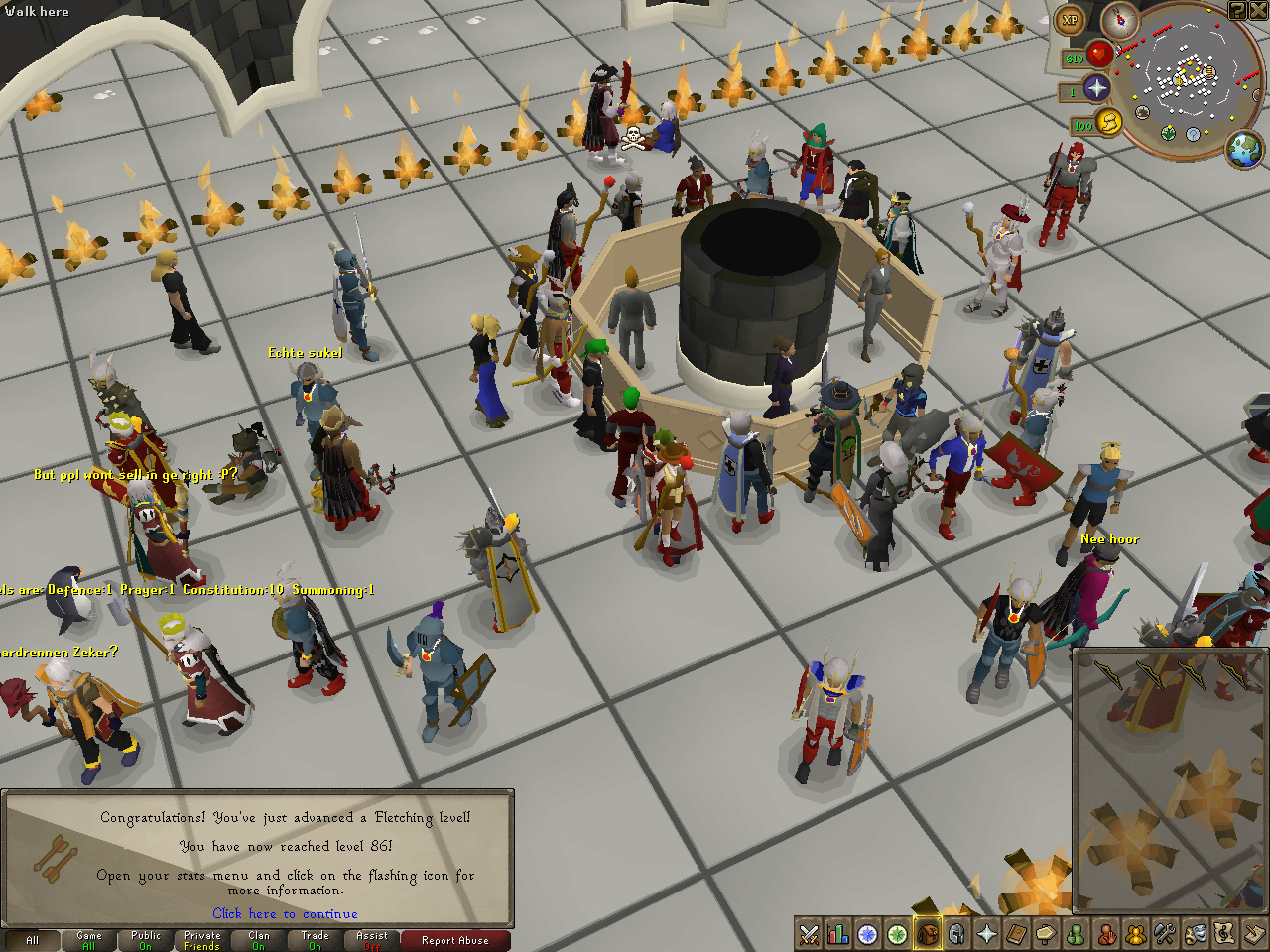Select the Trade chat filter tab
This screenshot has width=1270, height=952.
[x=316, y=940]
